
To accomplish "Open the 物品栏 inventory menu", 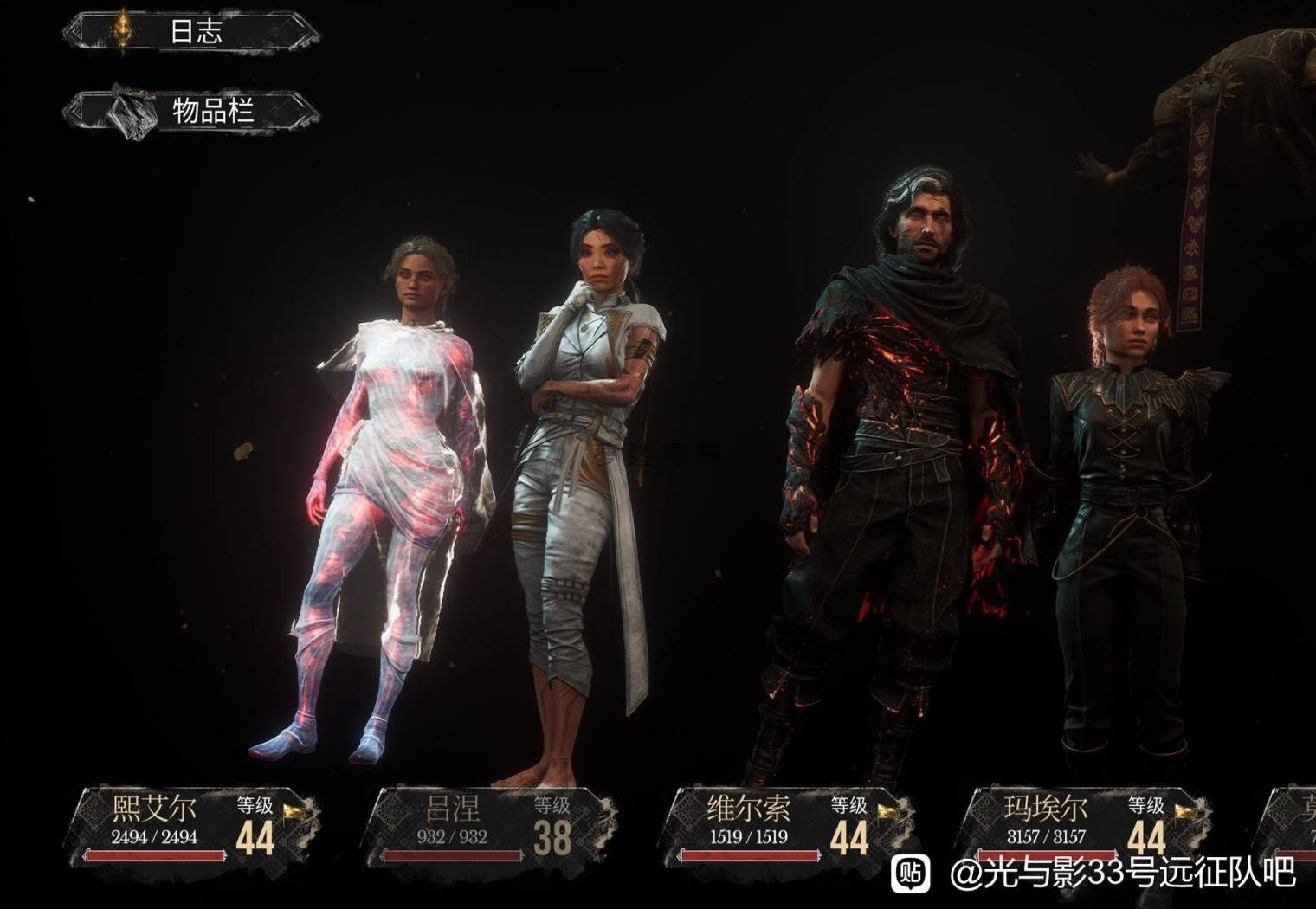I will (x=190, y=112).
